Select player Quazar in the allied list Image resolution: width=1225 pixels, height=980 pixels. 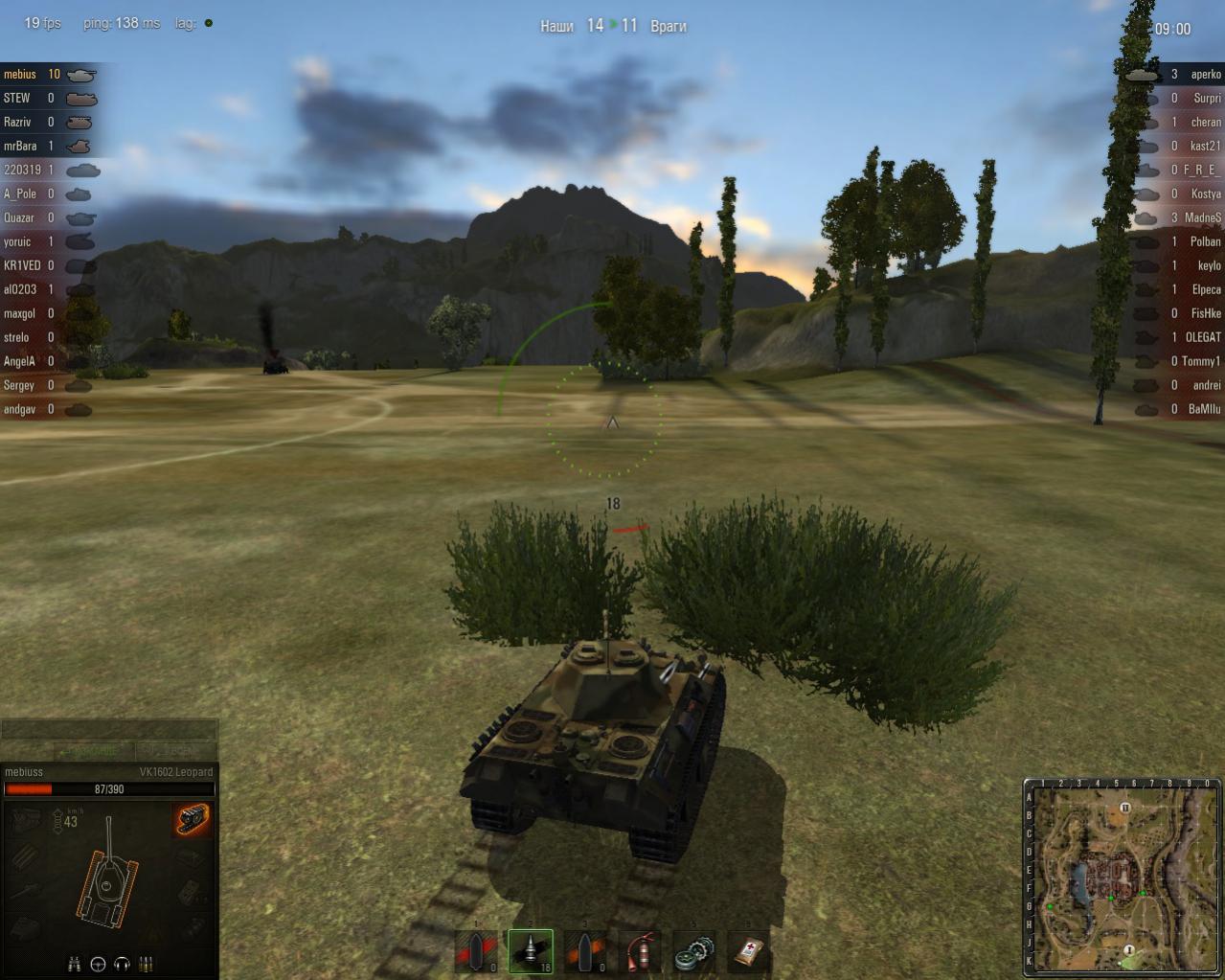pyautogui.click(x=19, y=217)
